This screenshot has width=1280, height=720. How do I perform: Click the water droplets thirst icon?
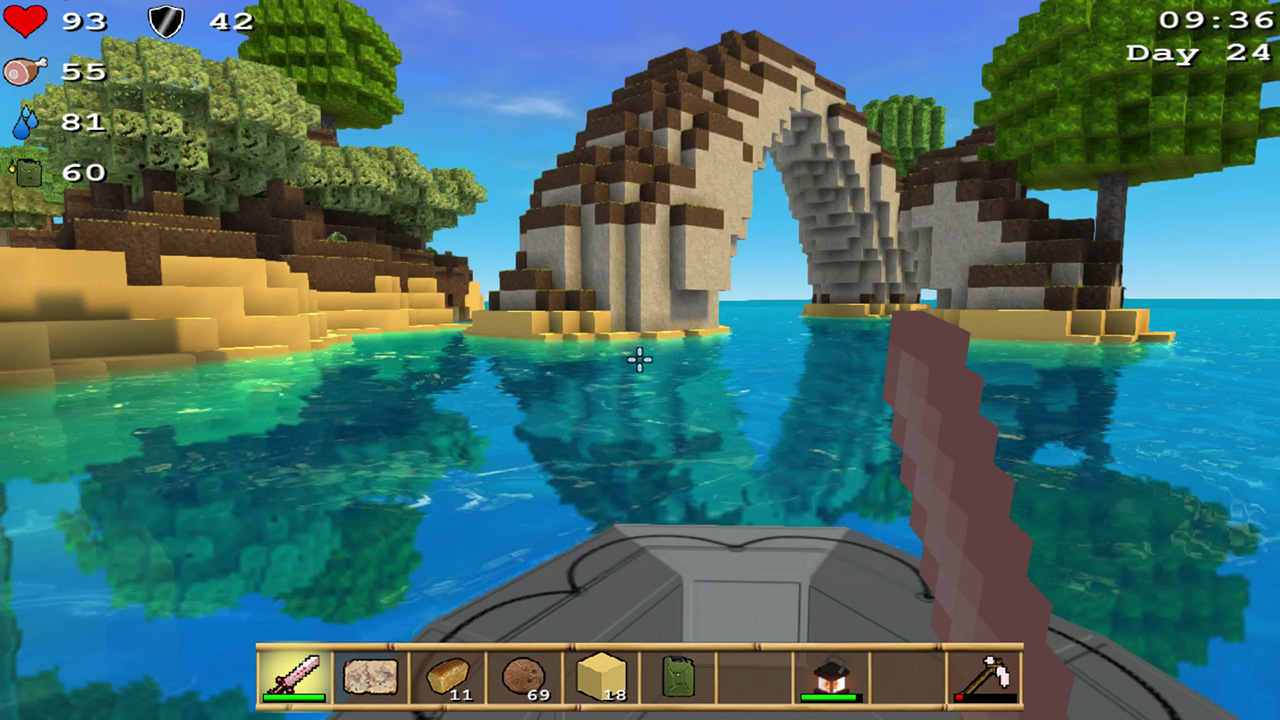[26, 120]
